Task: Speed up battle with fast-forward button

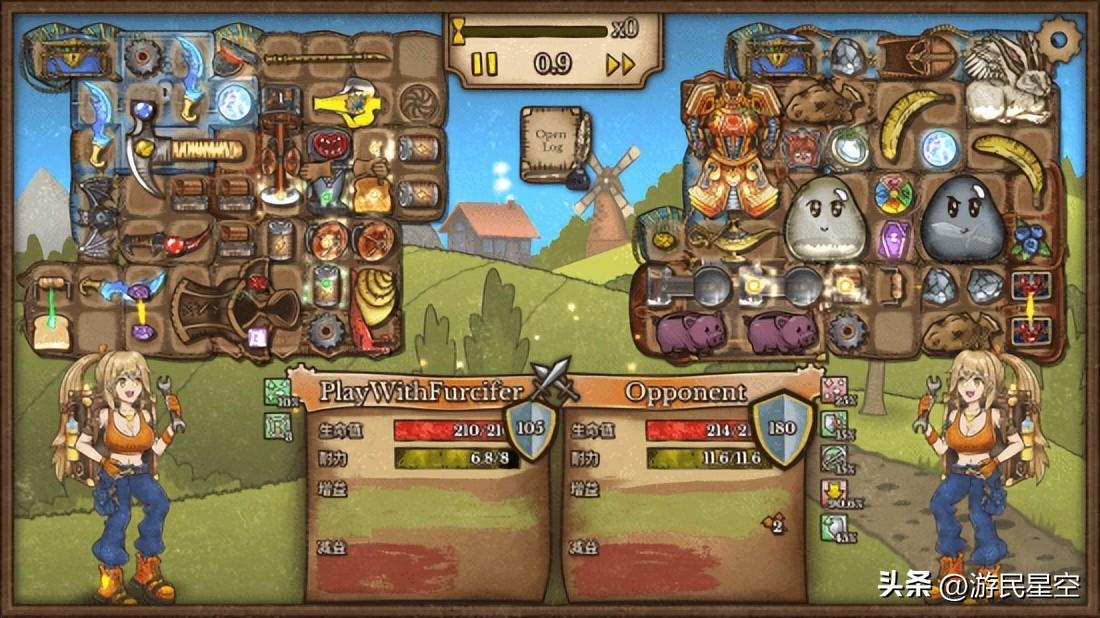Action: 621,65
